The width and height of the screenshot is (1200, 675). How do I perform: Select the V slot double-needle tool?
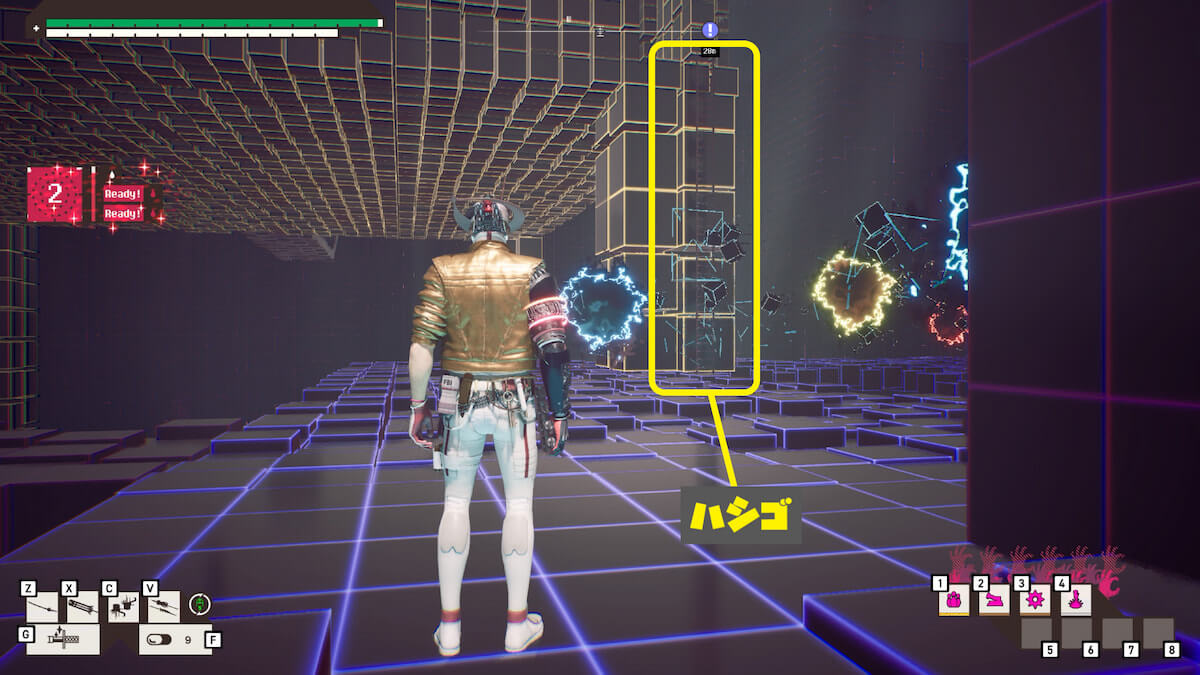pos(163,607)
